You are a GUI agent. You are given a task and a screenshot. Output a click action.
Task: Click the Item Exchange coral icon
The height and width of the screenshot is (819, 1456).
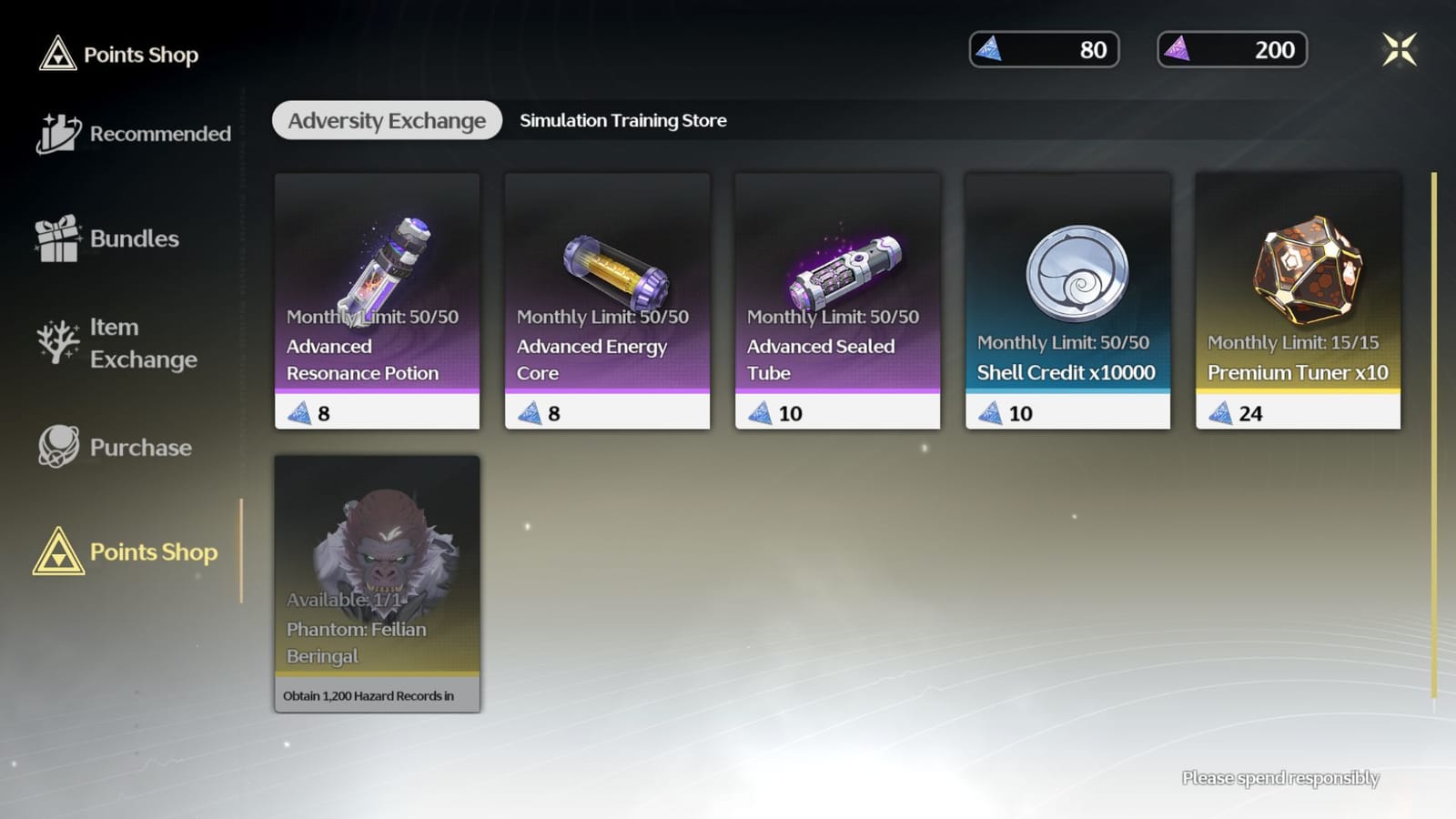(x=56, y=343)
